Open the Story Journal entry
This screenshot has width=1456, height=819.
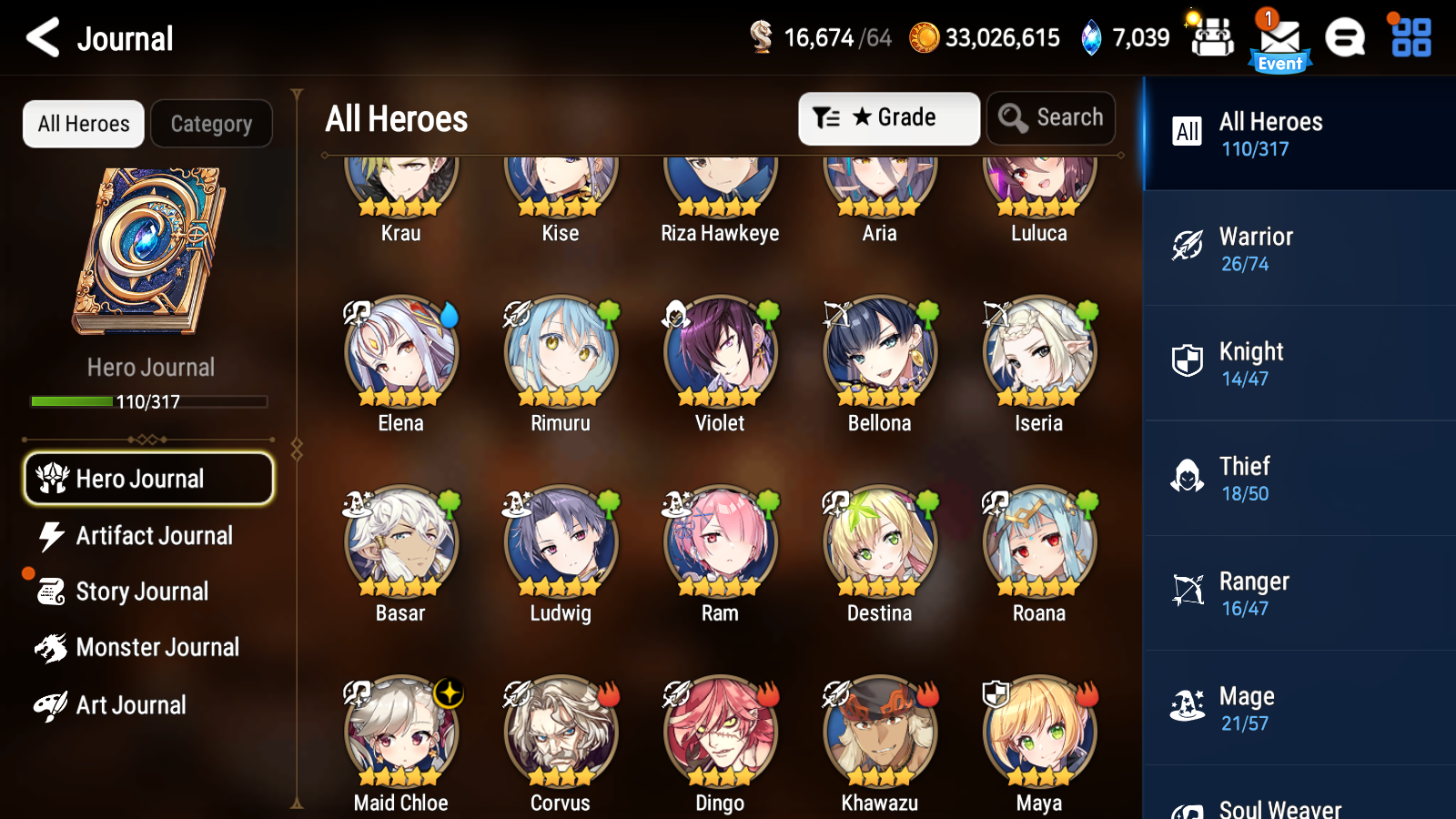142,591
